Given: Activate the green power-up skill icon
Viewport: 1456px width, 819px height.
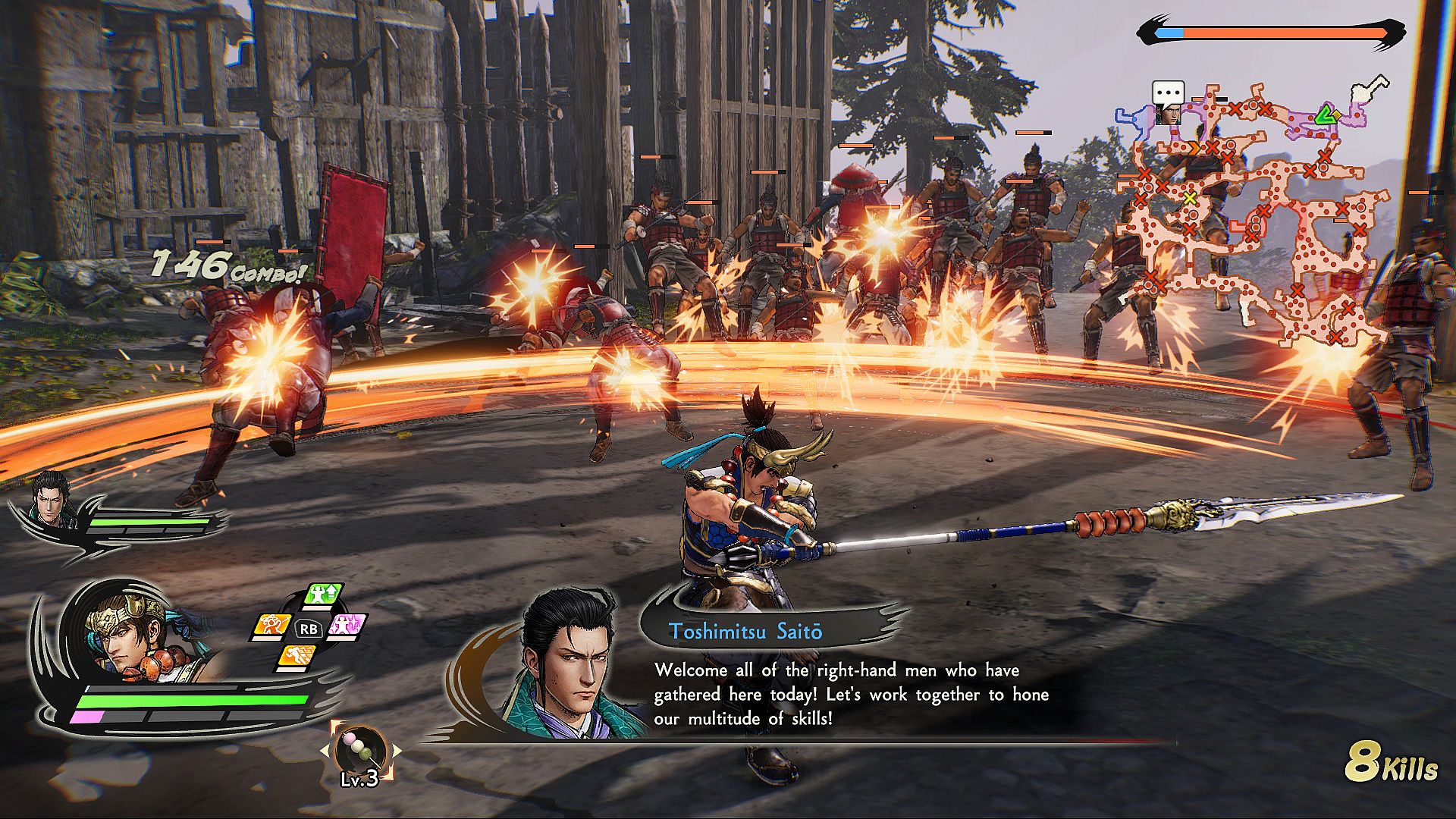Looking at the screenshot, I should [x=324, y=595].
